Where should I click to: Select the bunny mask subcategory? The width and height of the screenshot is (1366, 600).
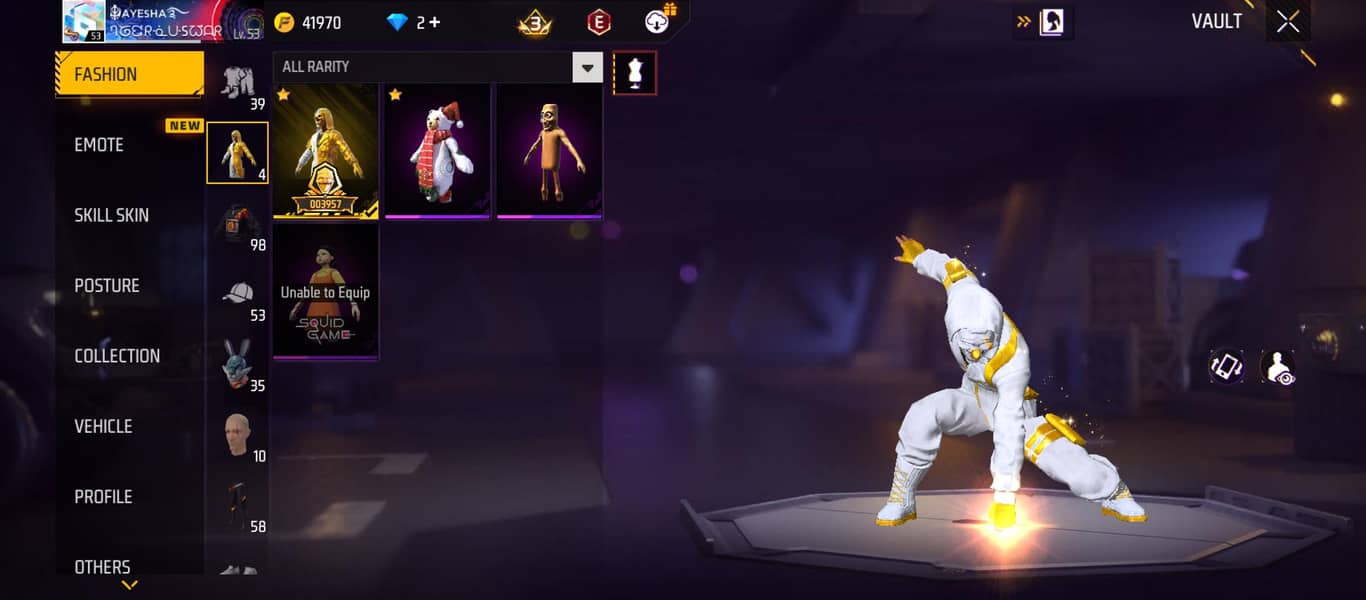tap(237, 367)
